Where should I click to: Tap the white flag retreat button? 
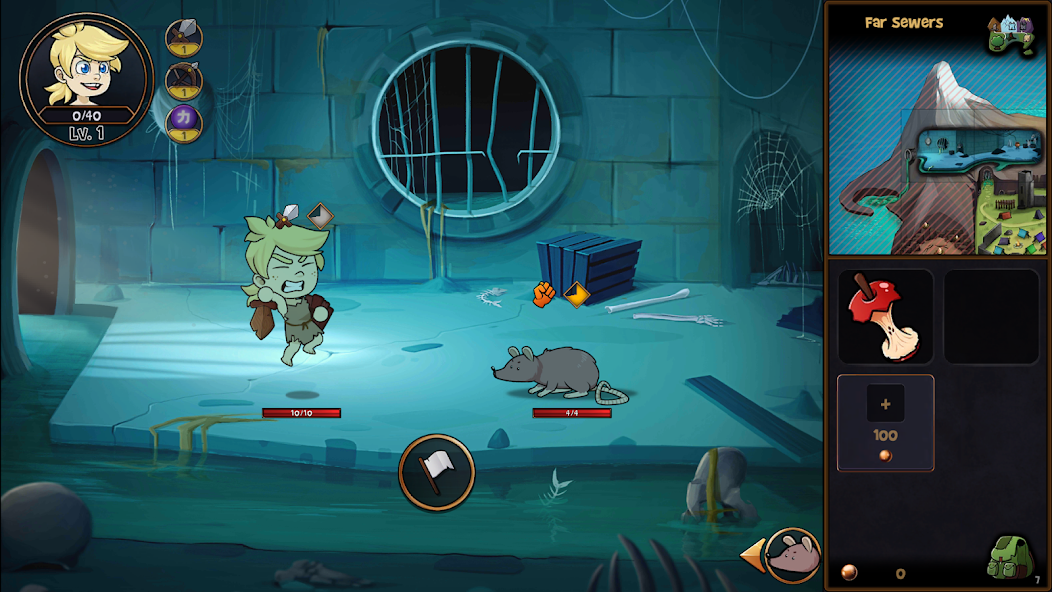click(436, 472)
